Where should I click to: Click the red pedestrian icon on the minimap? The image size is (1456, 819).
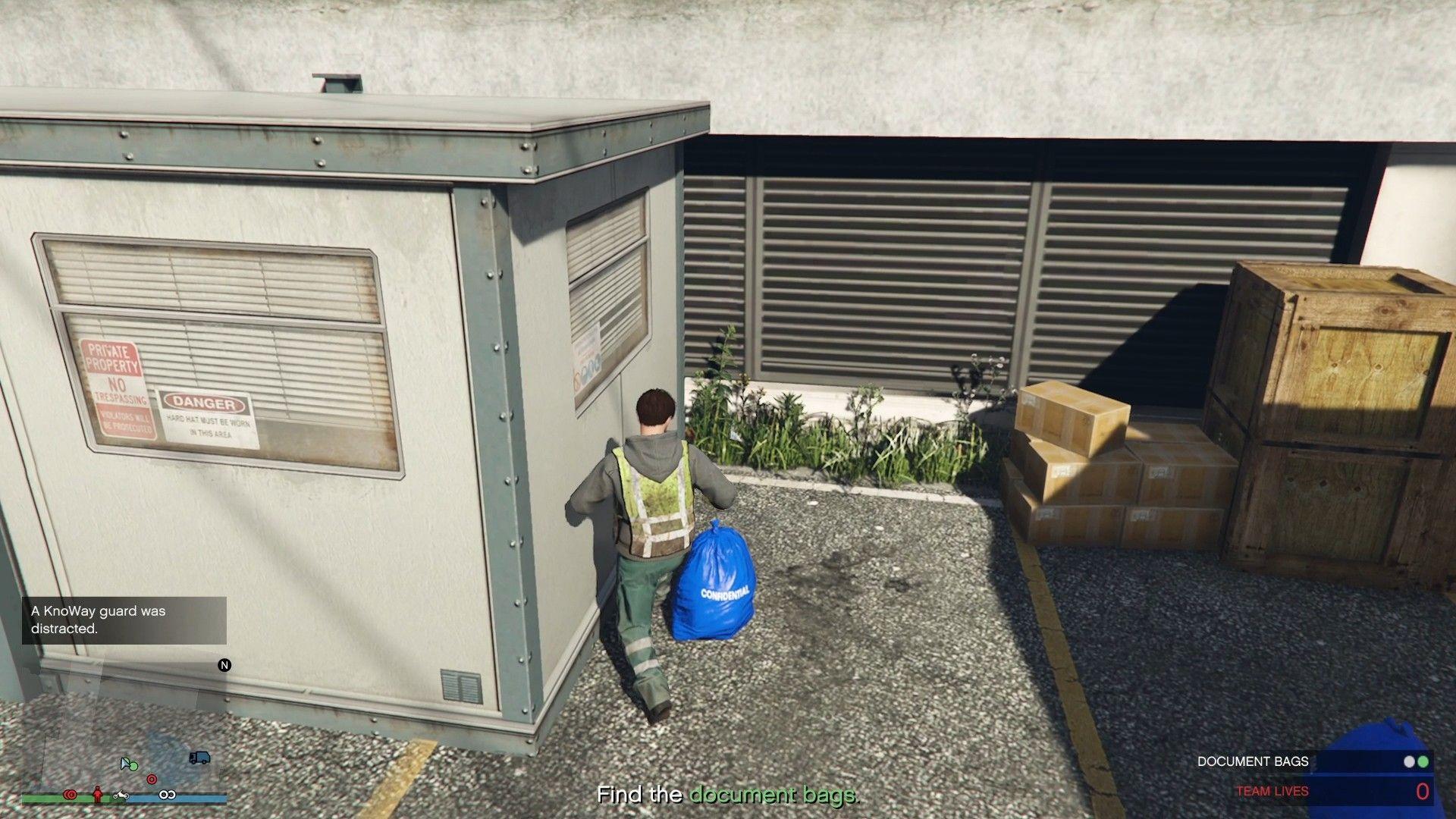97,795
